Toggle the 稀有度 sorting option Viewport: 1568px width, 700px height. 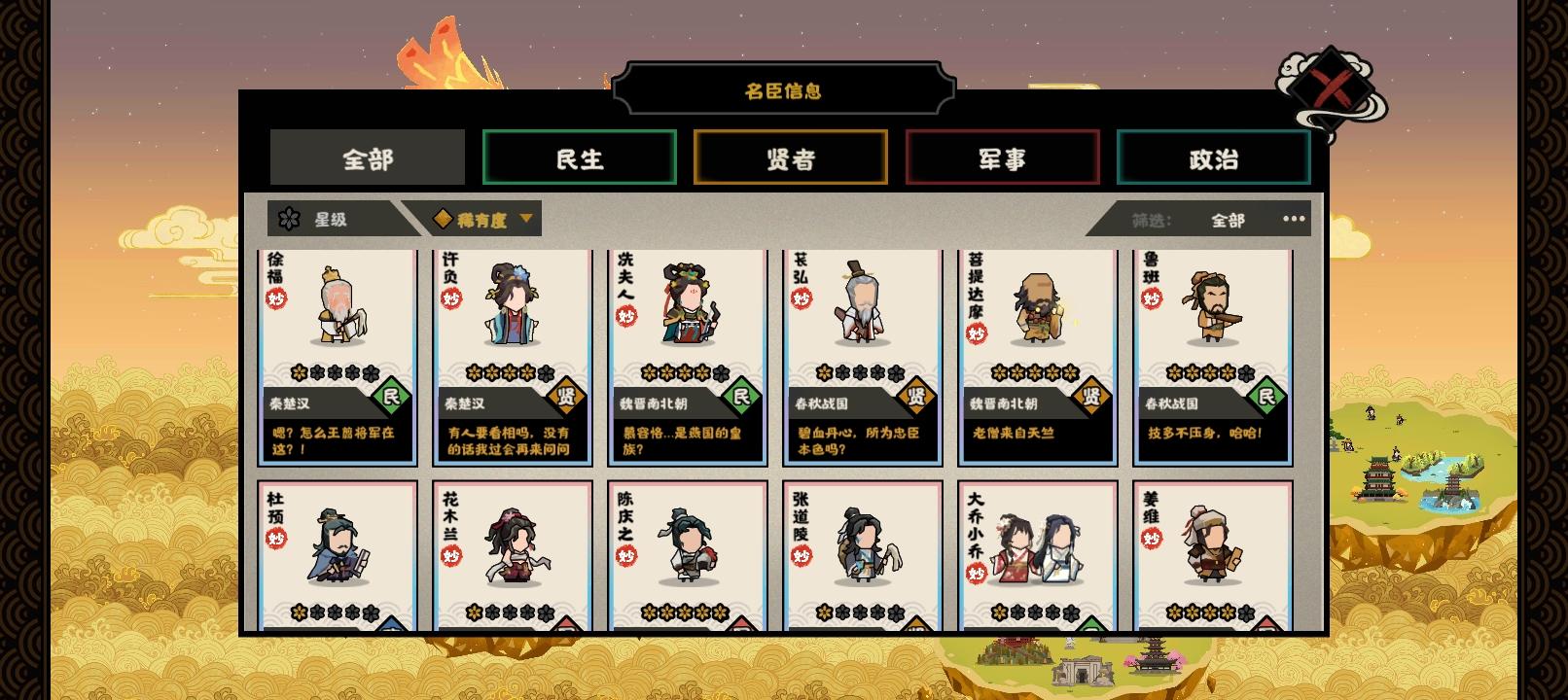(481, 219)
